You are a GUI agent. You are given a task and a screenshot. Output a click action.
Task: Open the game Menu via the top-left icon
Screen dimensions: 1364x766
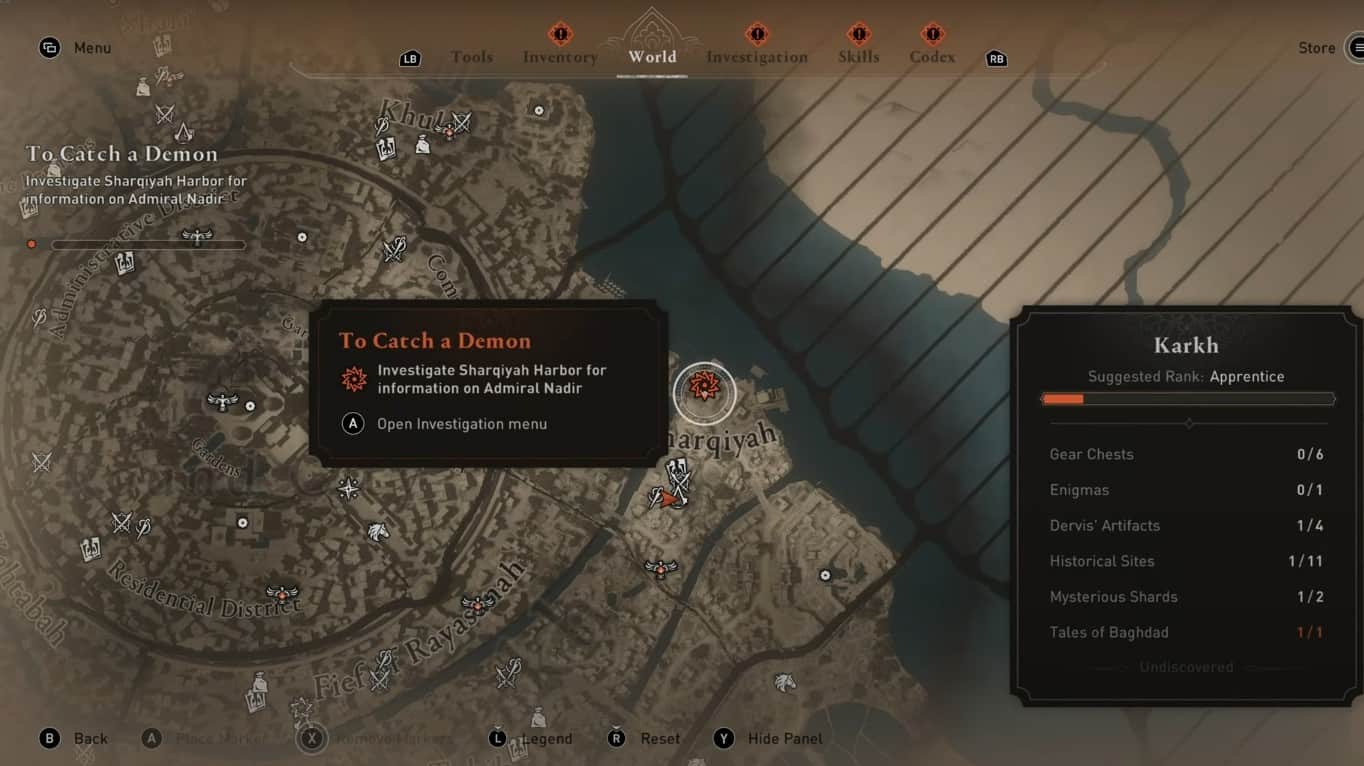click(x=50, y=47)
